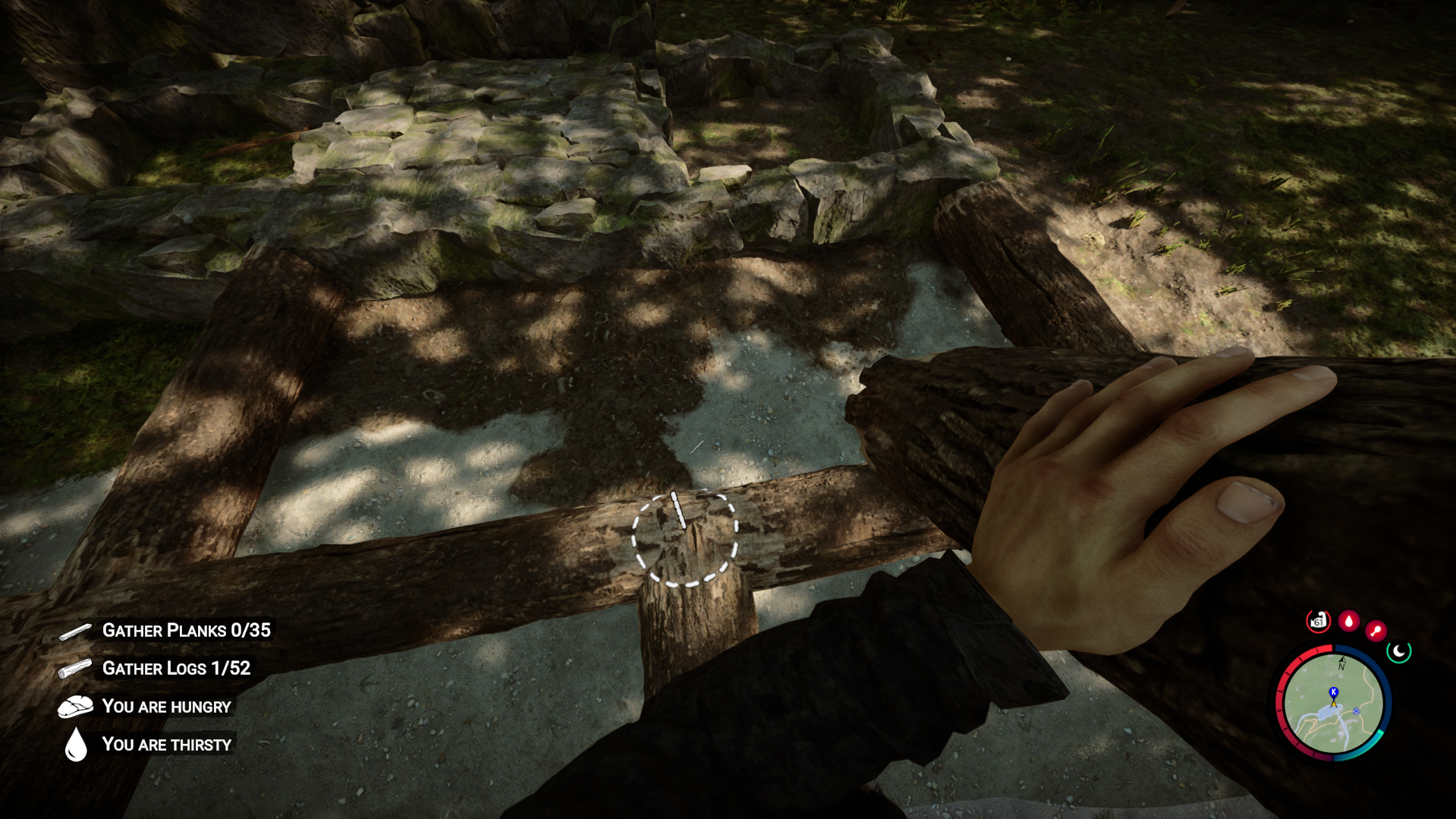Viewport: 1456px width, 819px height.
Task: Click the north compass arrow on the minimap
Action: [x=1342, y=662]
